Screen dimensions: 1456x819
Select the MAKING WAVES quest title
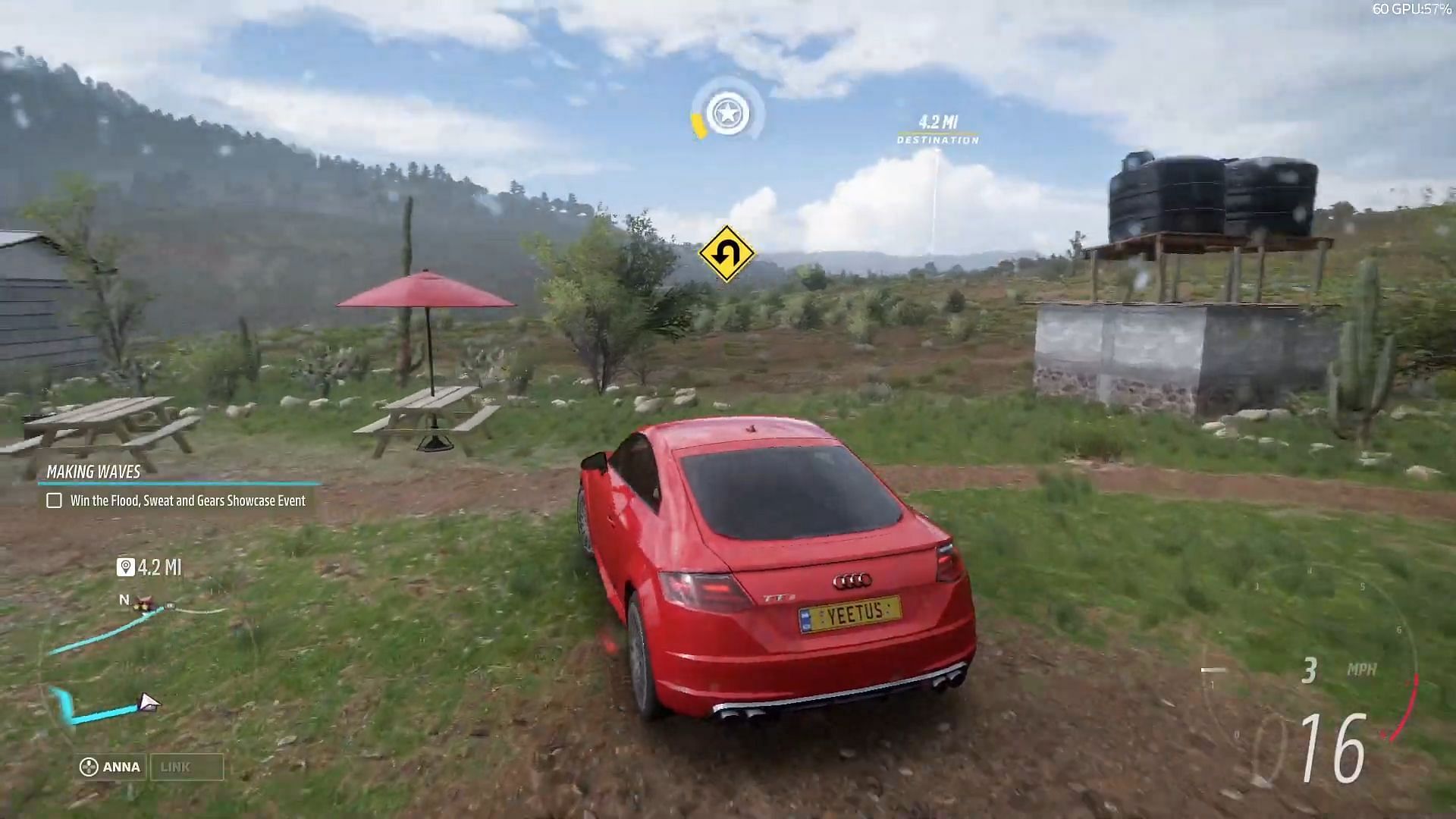tap(93, 472)
